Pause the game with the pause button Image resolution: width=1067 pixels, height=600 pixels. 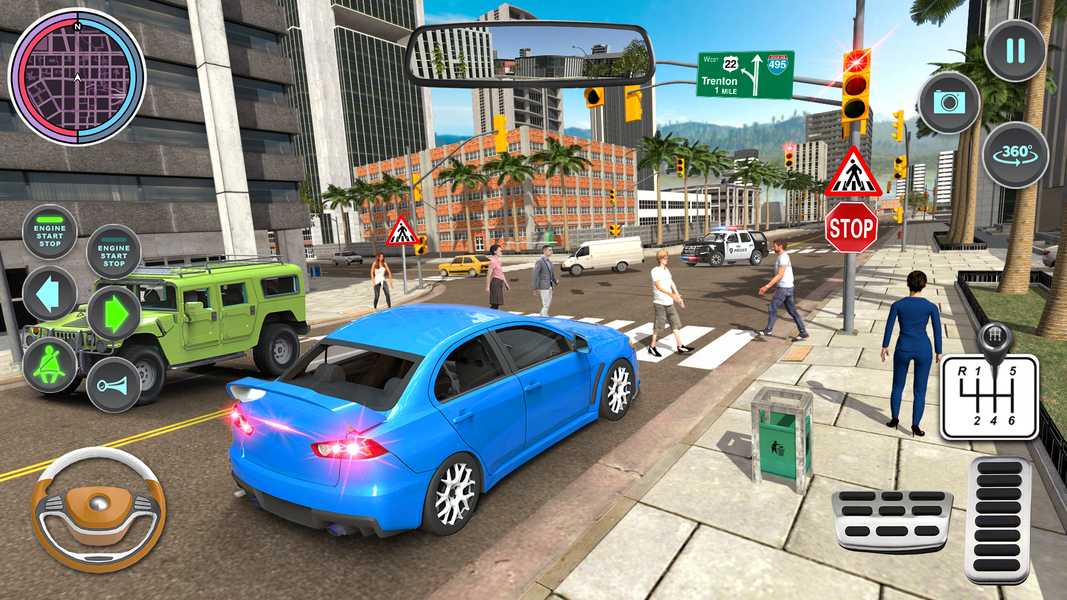1014,50
